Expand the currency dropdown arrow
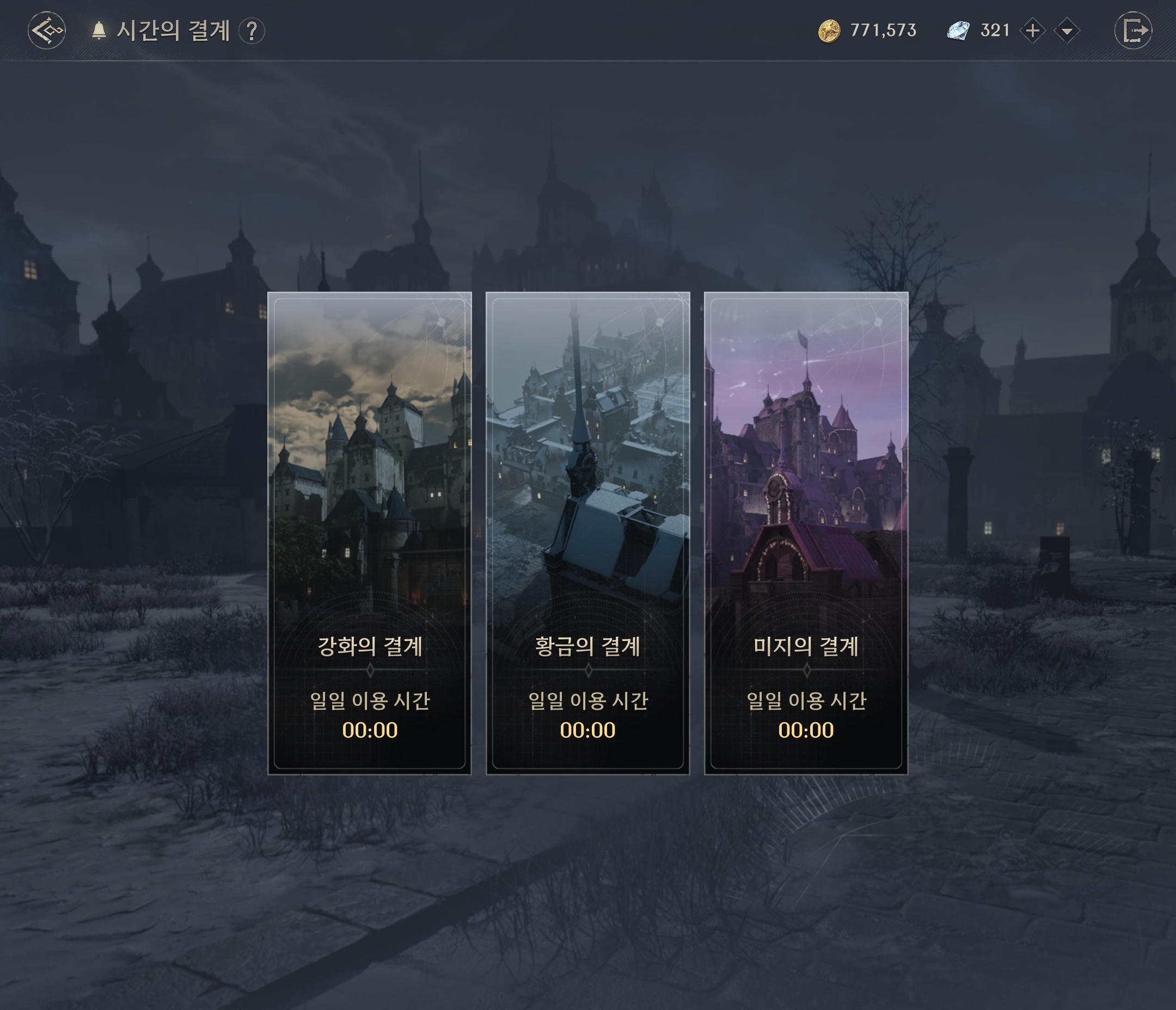1176x1010 pixels. pyautogui.click(x=1067, y=30)
